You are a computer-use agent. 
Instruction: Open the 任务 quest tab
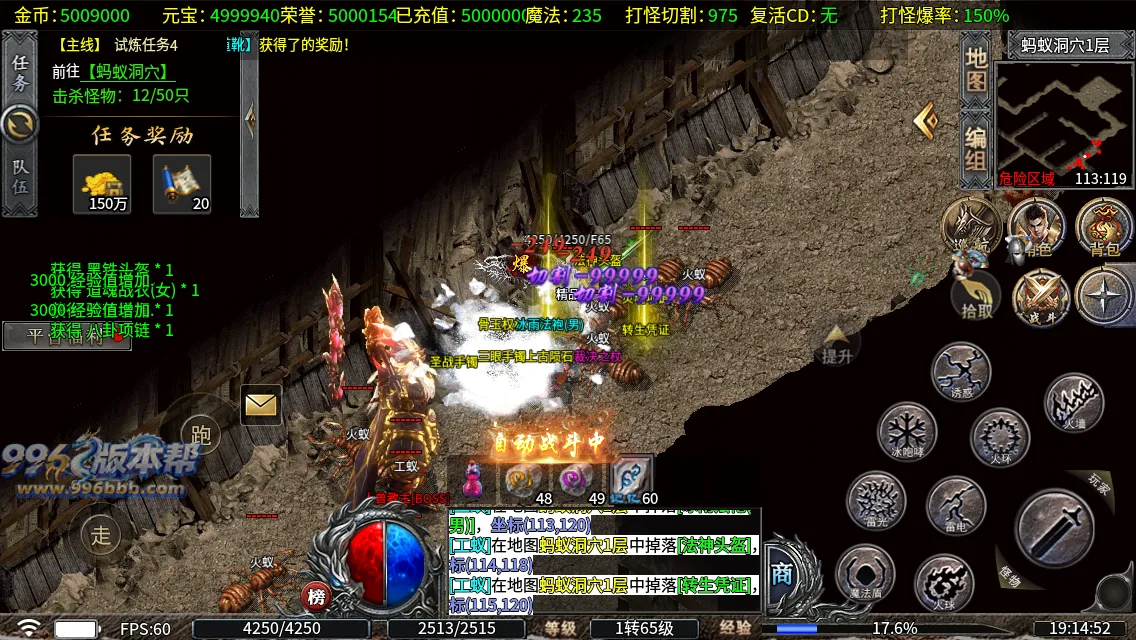point(20,72)
